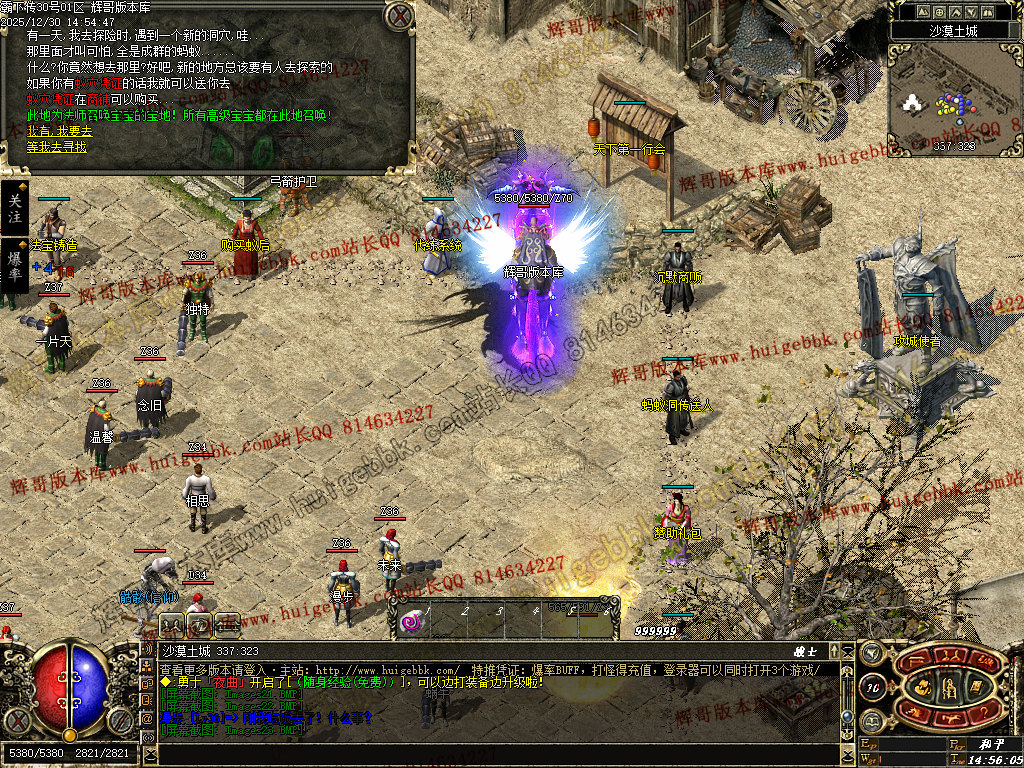Open the 关注 side tab
The height and width of the screenshot is (768, 1024).
14,208
